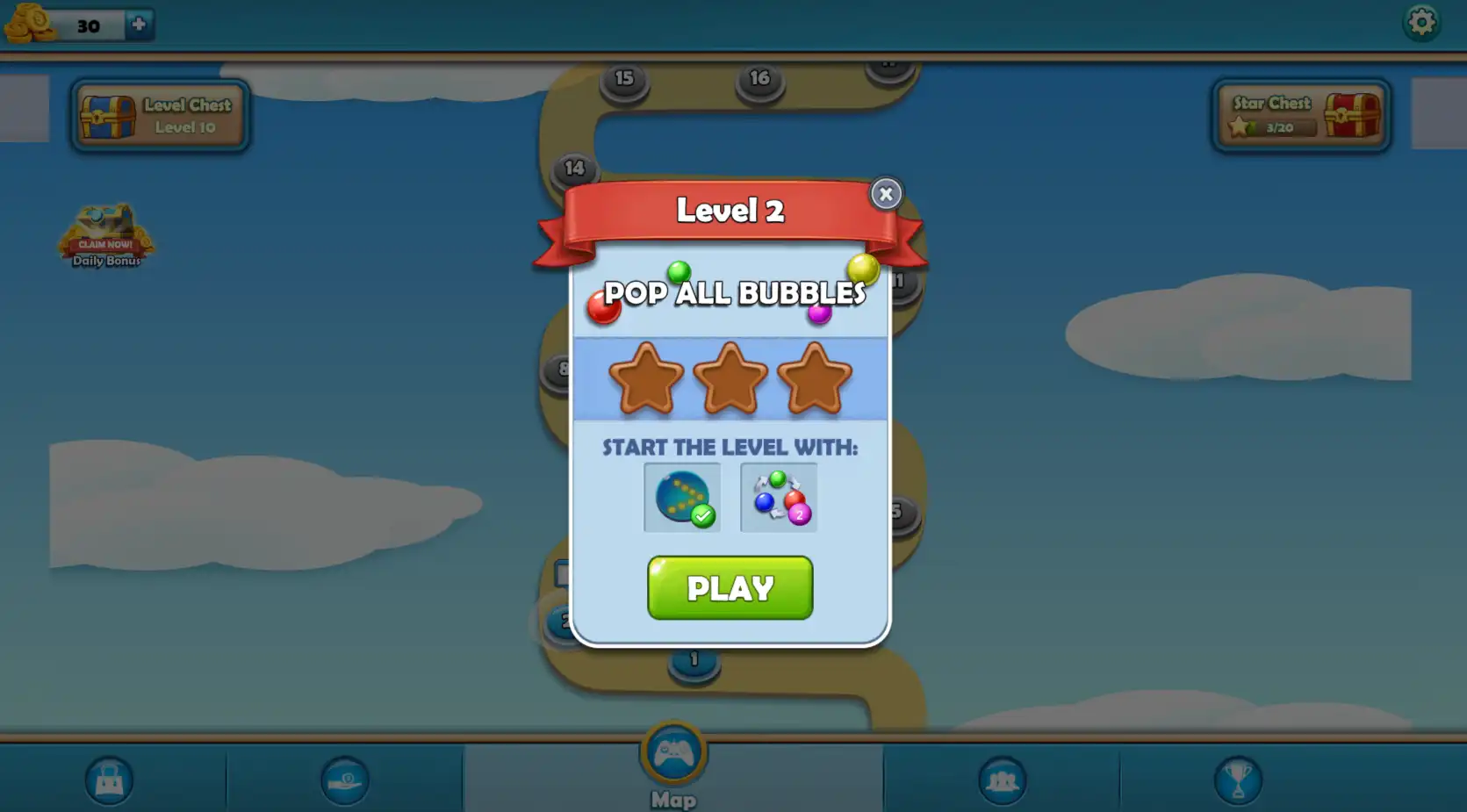Select the aiming line booster
Screen dimensions: 1467x812
tap(682, 497)
